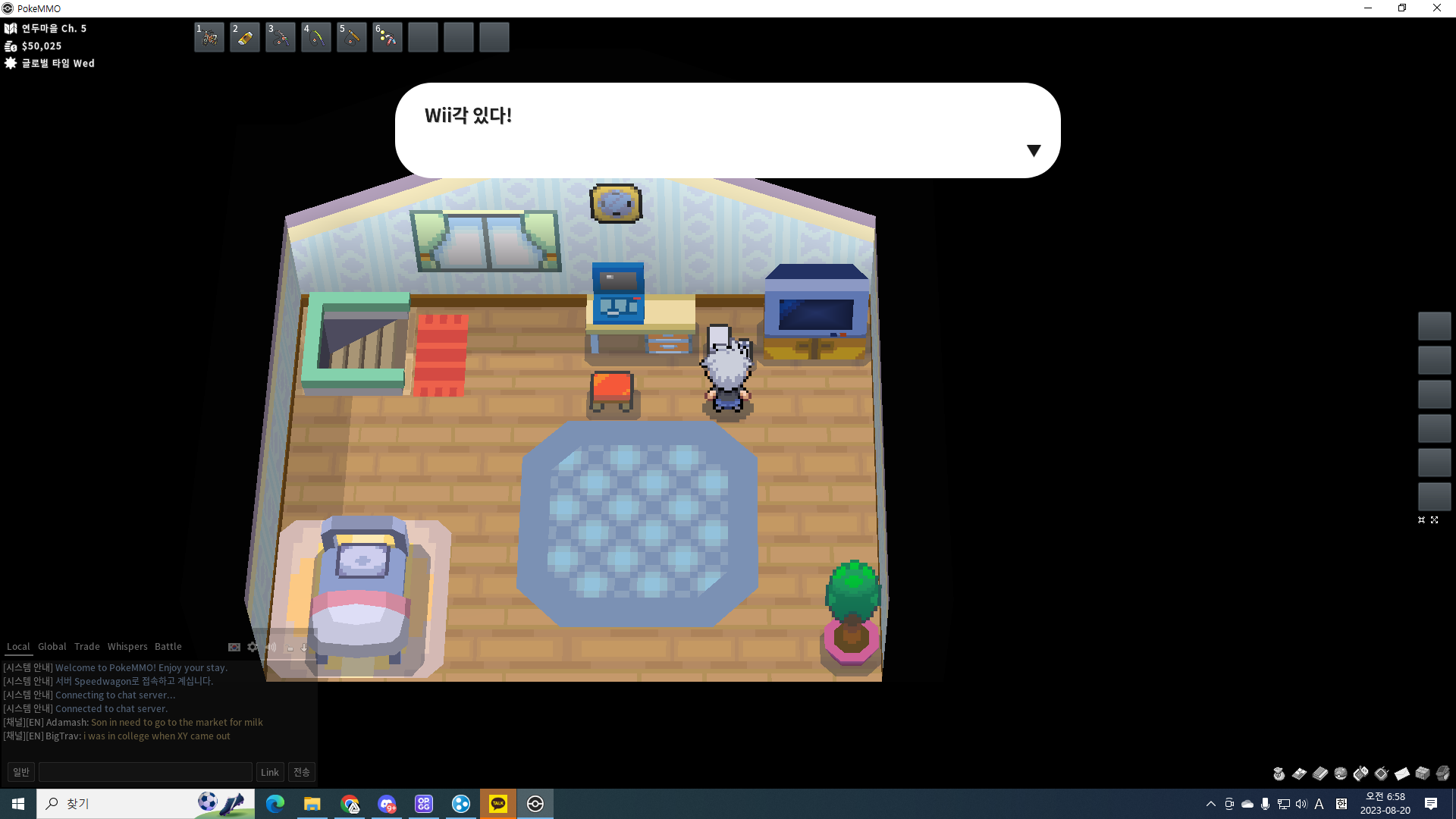The height and width of the screenshot is (819, 1456).
Task: Use the bicycle in hotbar slot 1
Action: click(209, 37)
